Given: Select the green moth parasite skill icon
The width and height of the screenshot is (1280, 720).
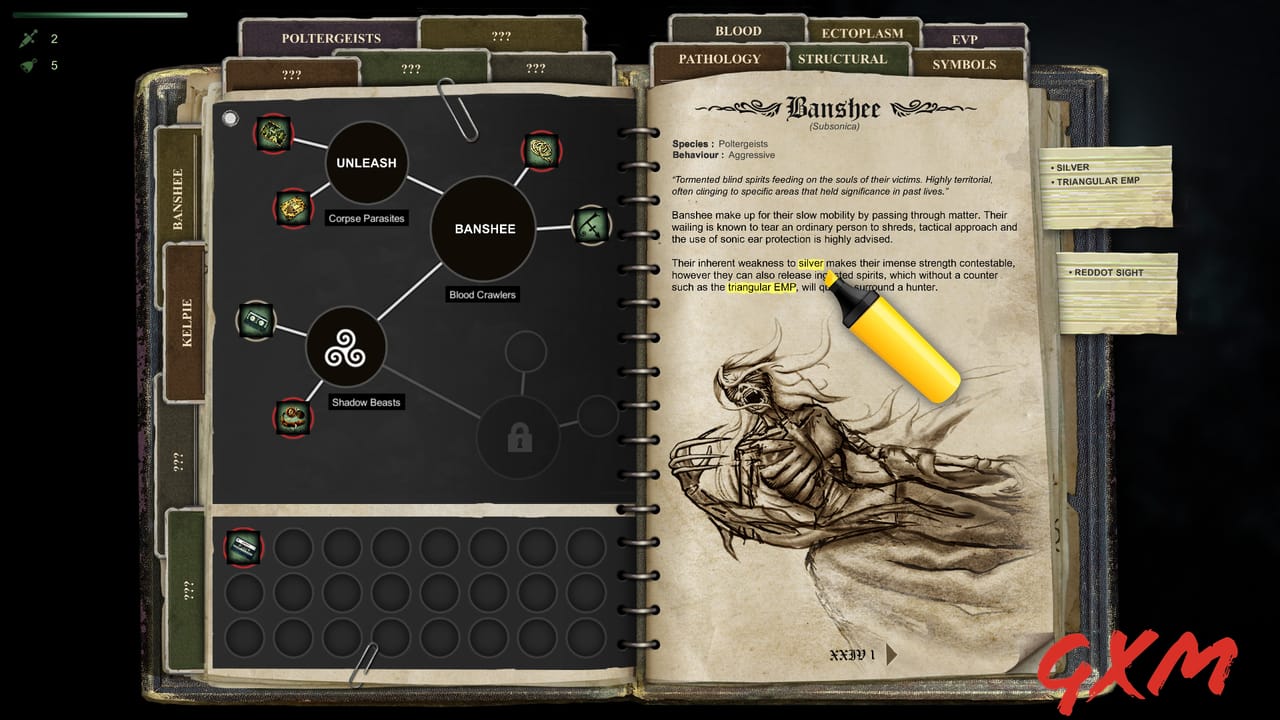Looking at the screenshot, I should click(x=275, y=135).
